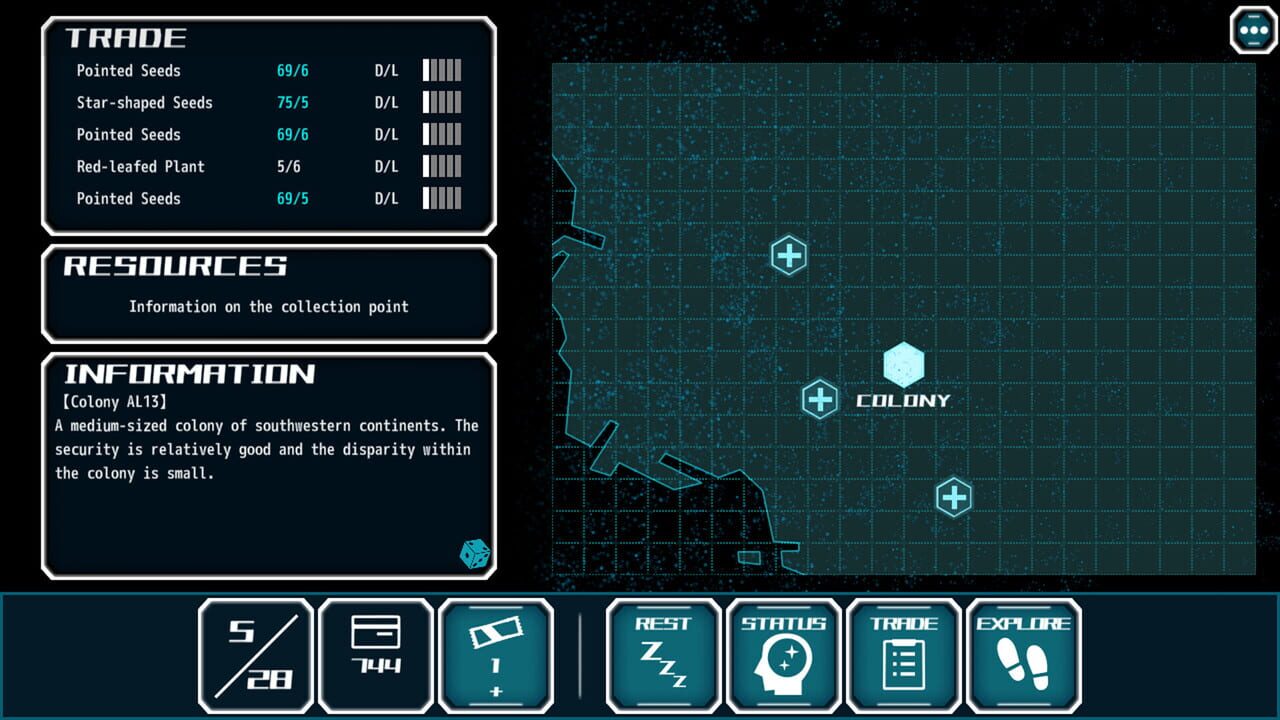Open the ellipsis menu at top right
Viewport: 1280px width, 720px height.
(1253, 29)
